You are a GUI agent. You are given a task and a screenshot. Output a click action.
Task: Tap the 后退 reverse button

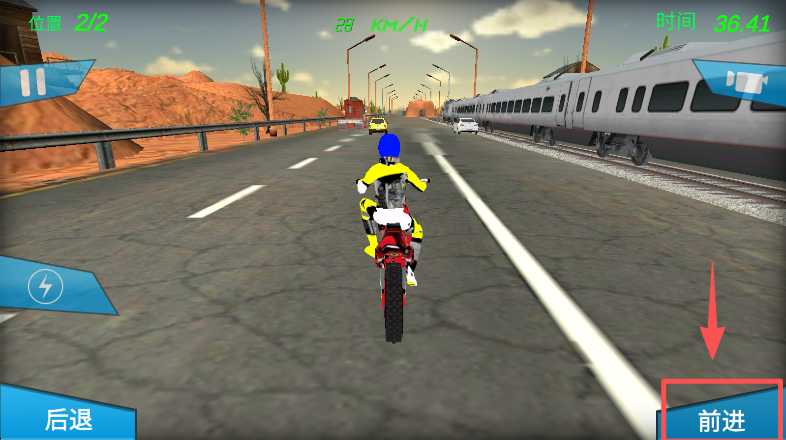click(x=68, y=420)
